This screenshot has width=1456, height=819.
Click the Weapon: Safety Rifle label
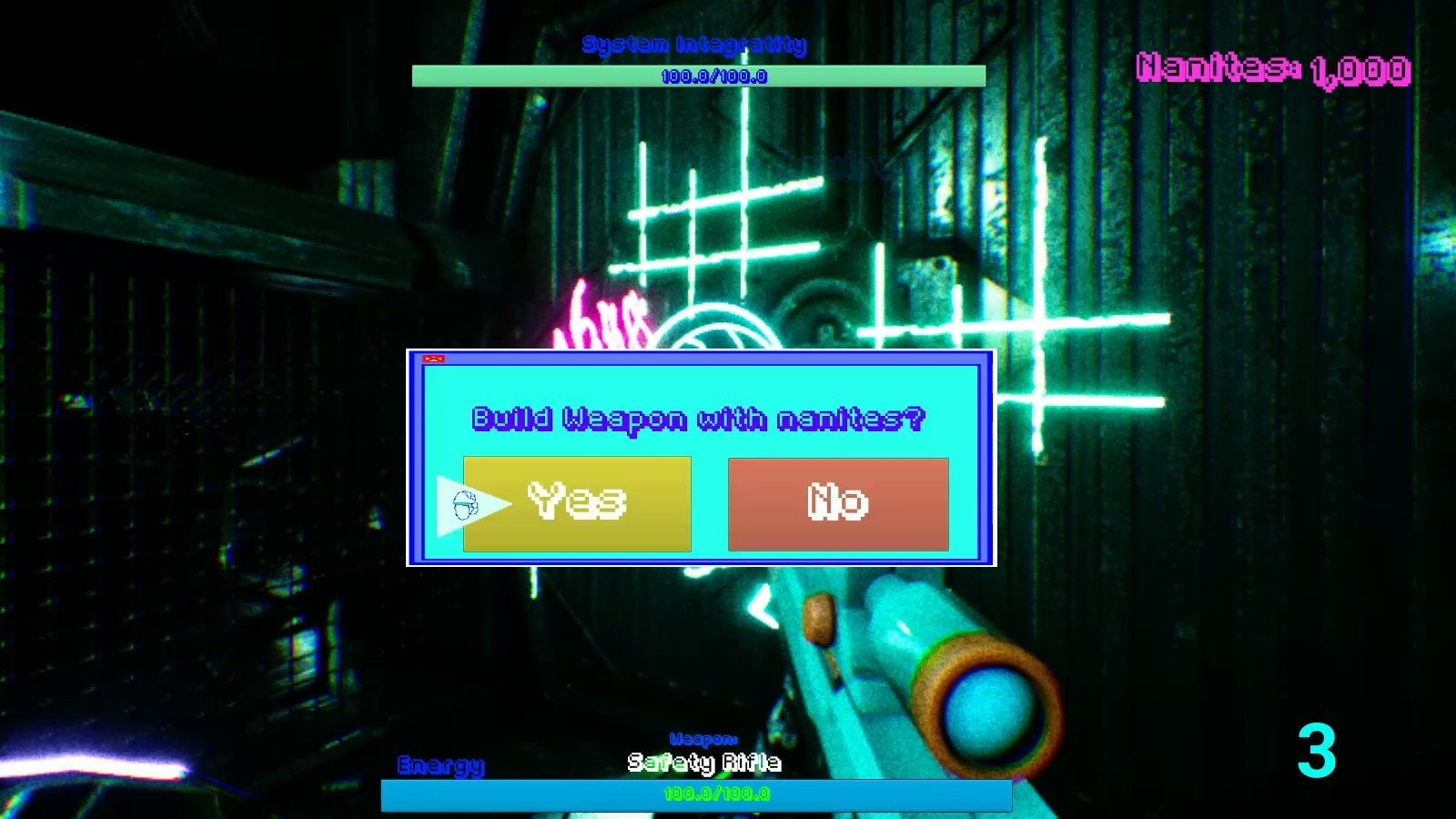(703, 755)
